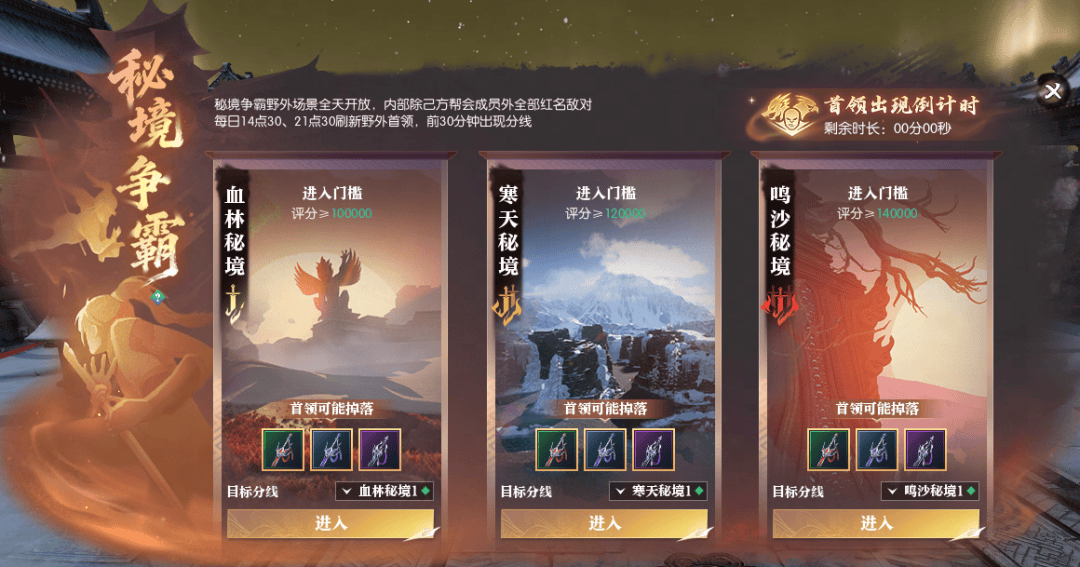
Task: Inspect the blue drop item in 血林秘境
Action: point(331,449)
